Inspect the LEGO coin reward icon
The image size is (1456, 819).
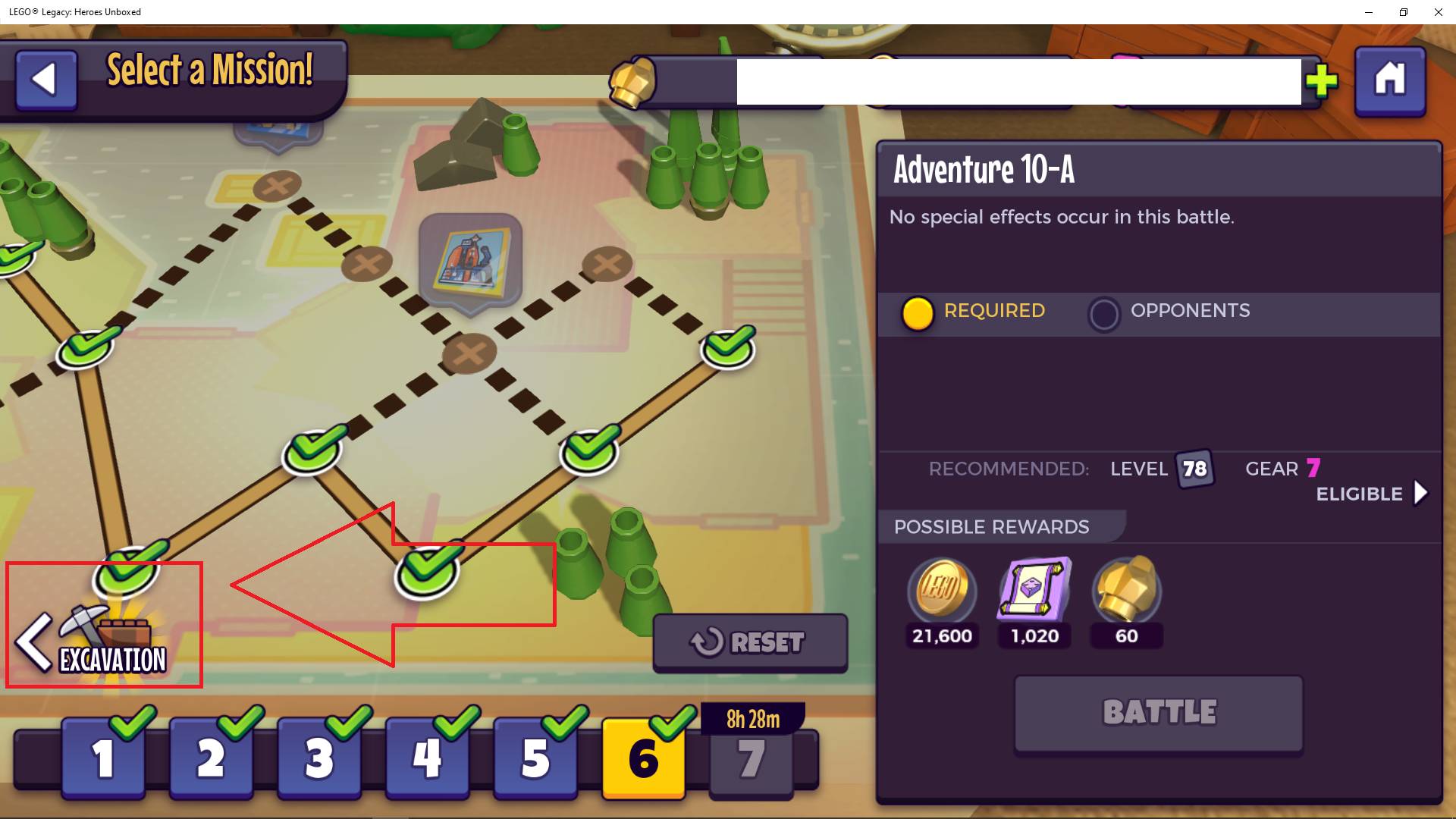[941, 590]
